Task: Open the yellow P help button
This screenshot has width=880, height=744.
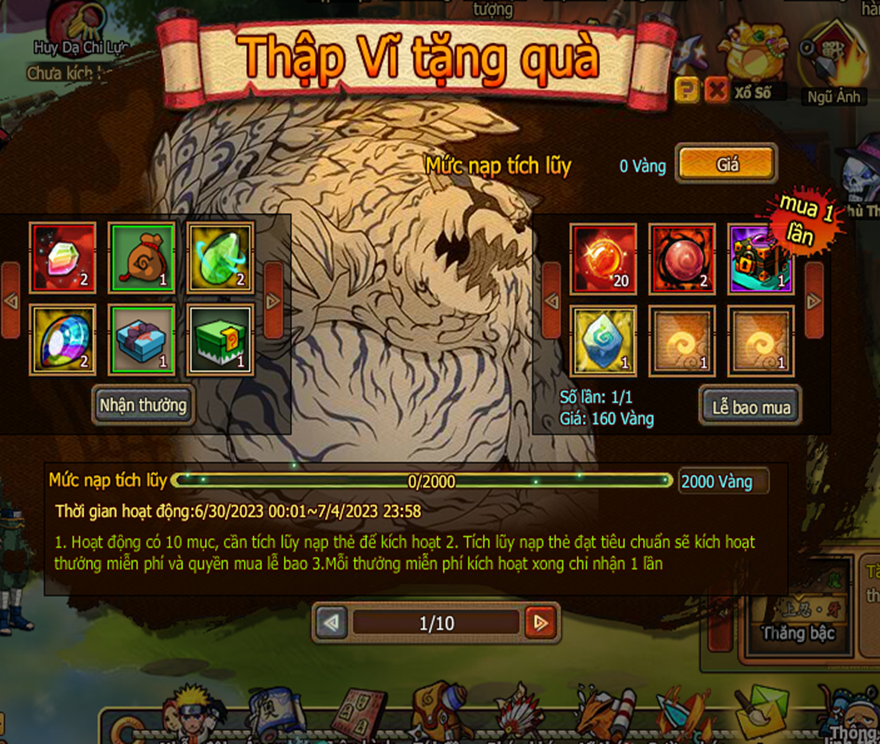Action: coord(687,91)
